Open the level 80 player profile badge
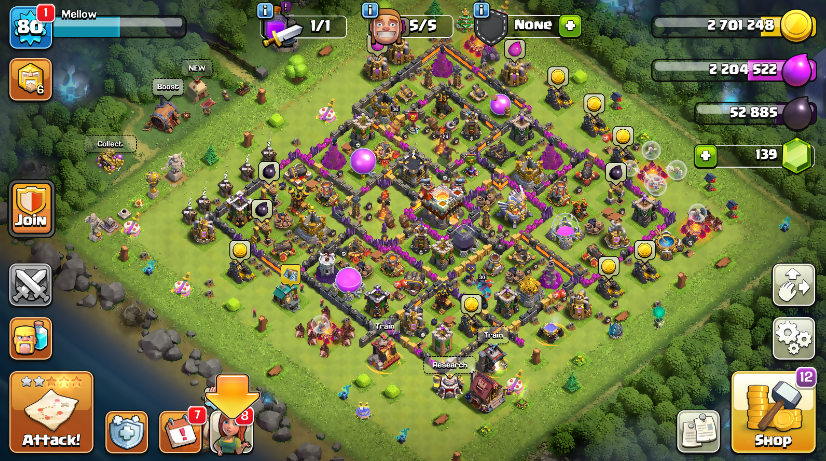This screenshot has height=461, width=826. click(29, 27)
